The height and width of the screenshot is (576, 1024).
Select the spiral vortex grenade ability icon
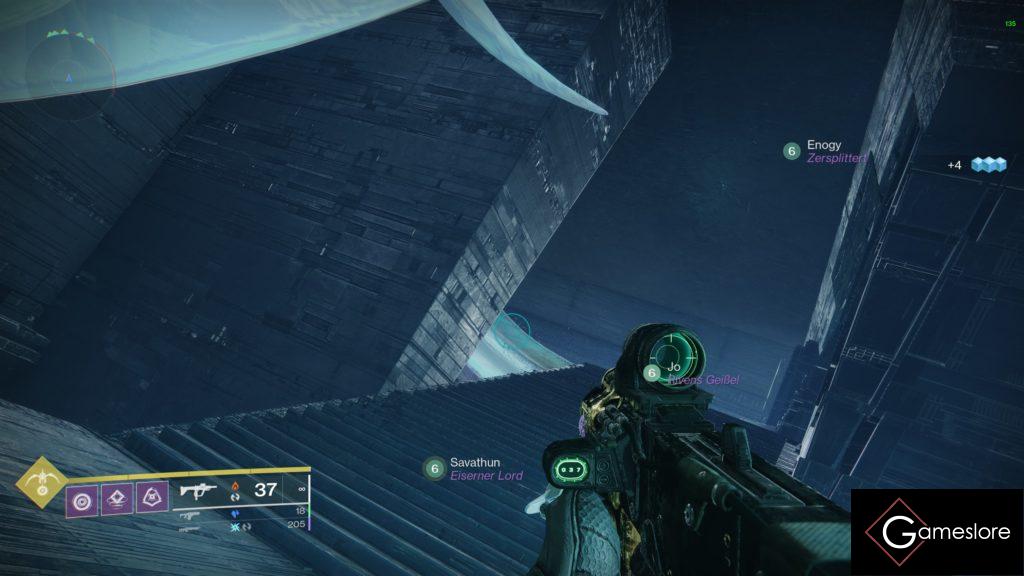point(82,499)
